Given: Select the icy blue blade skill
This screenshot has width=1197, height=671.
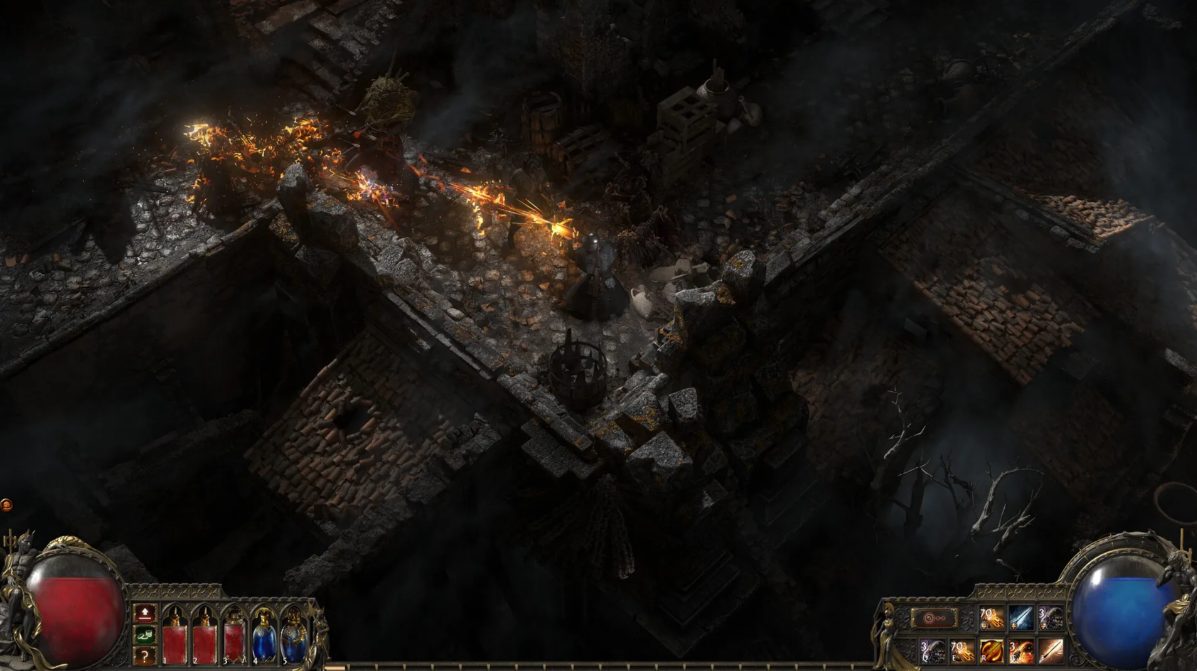Looking at the screenshot, I should (x=1021, y=618).
